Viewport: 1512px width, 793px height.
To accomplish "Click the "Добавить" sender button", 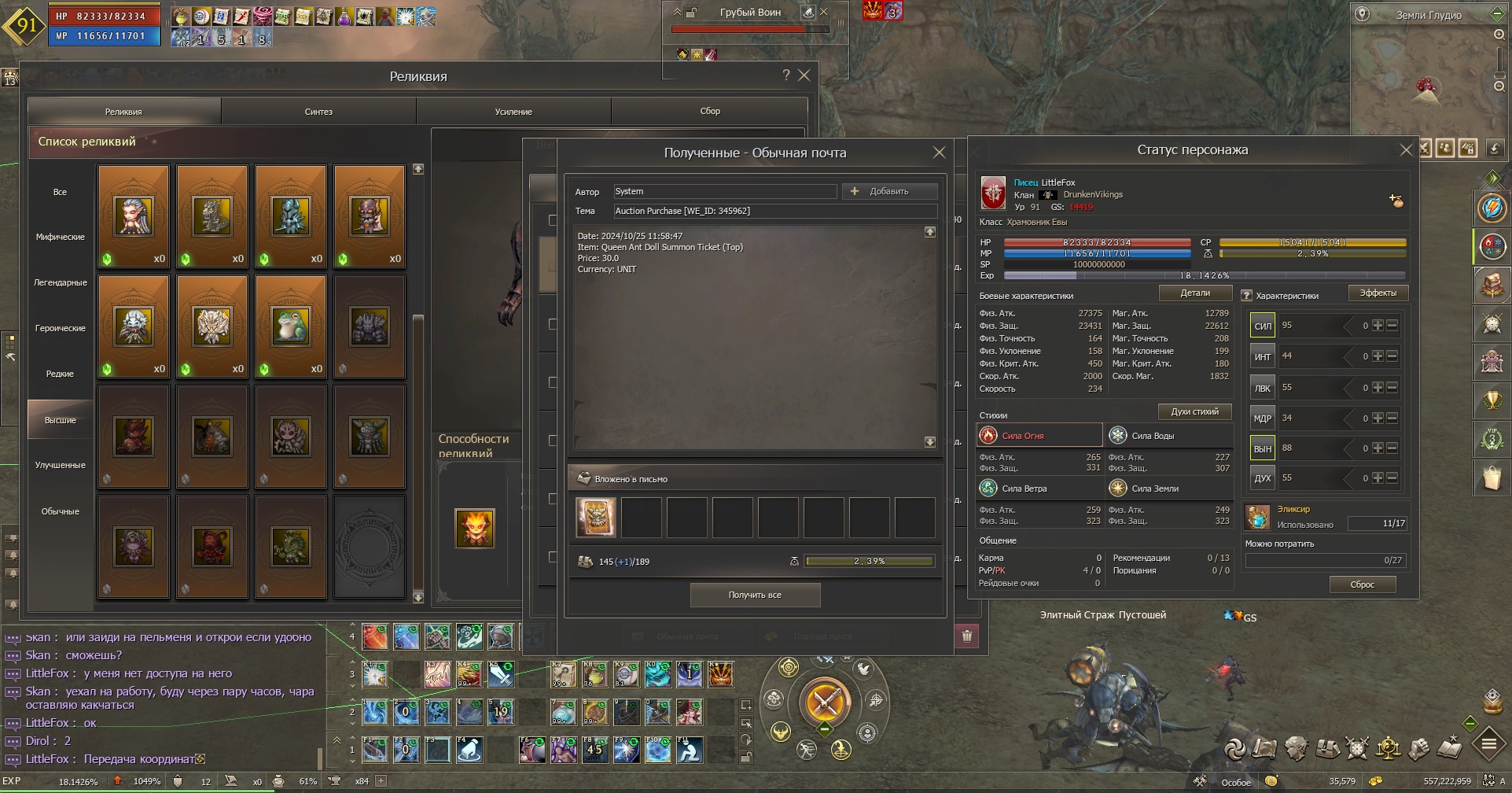I will click(889, 191).
